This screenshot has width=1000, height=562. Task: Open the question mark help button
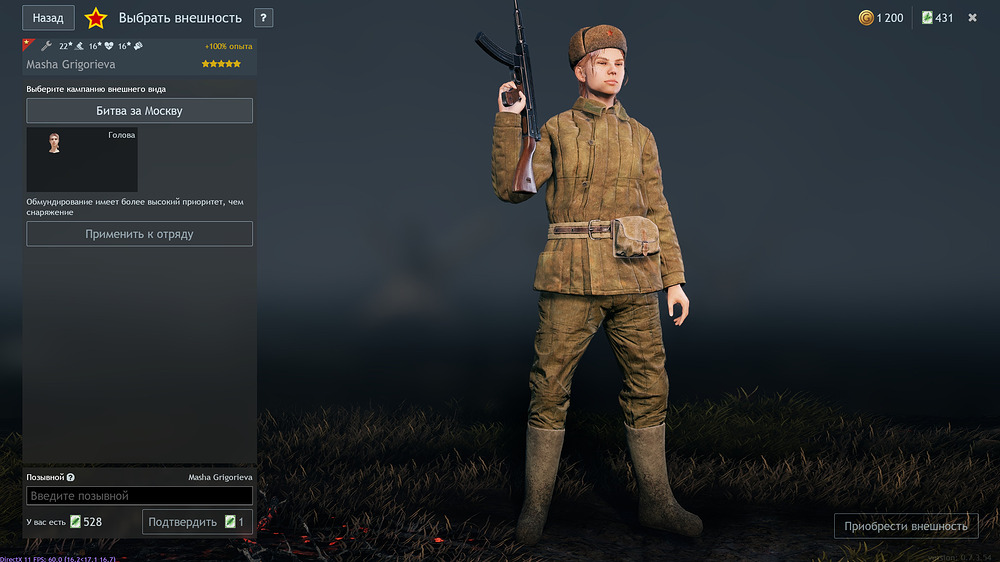(x=264, y=18)
